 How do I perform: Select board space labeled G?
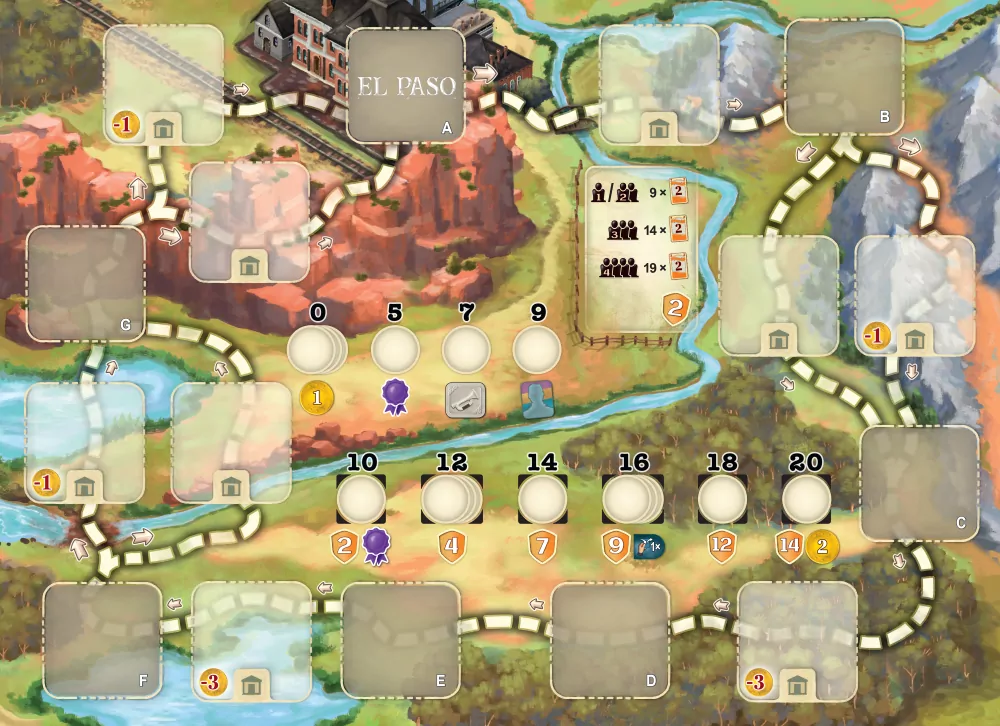pos(86,283)
